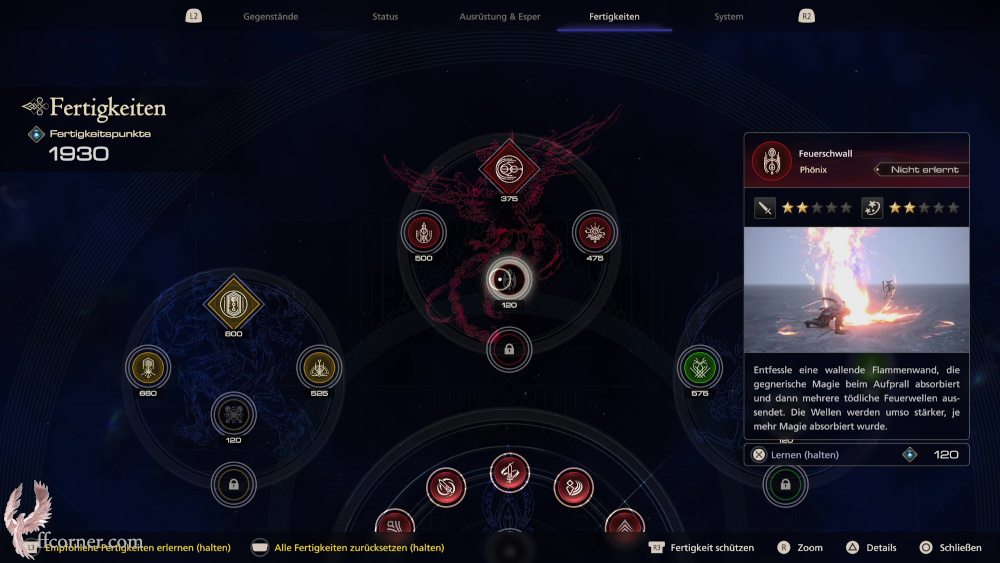View the Feuerschwall preview video thumbnail
The height and width of the screenshot is (563, 1000).
coord(856,290)
